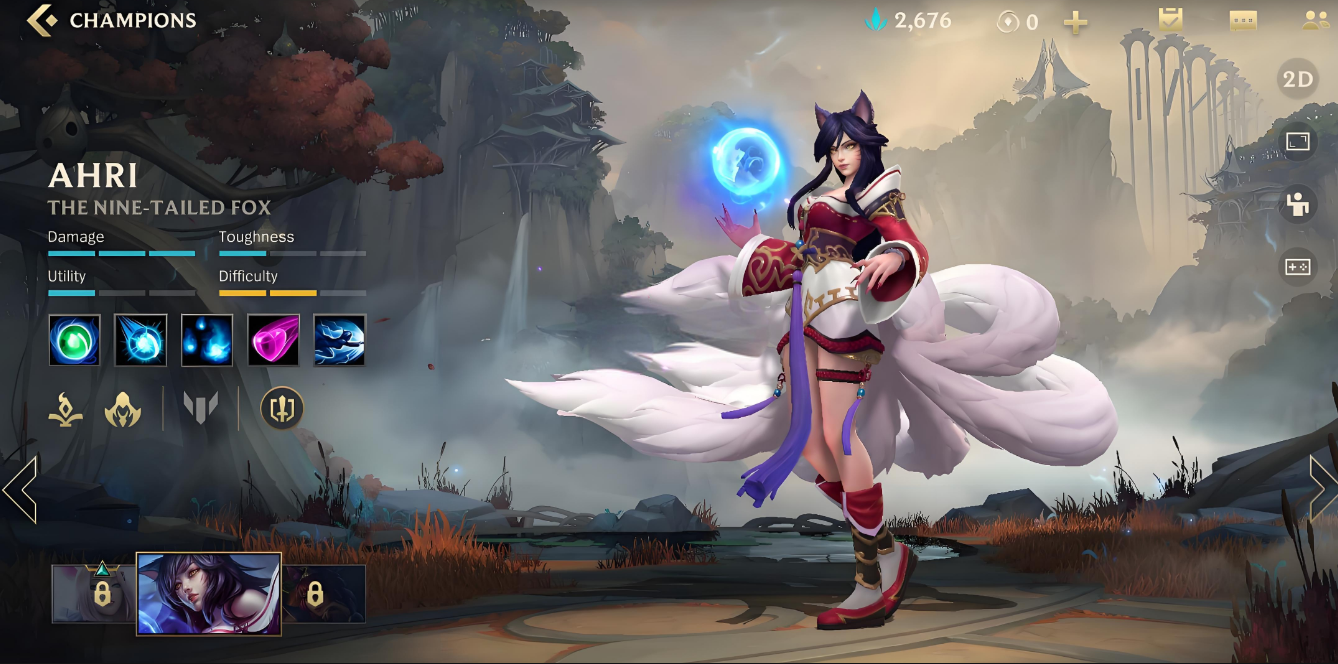Go back from the Champions screen
This screenshot has width=1338, height=664.
click(41, 20)
